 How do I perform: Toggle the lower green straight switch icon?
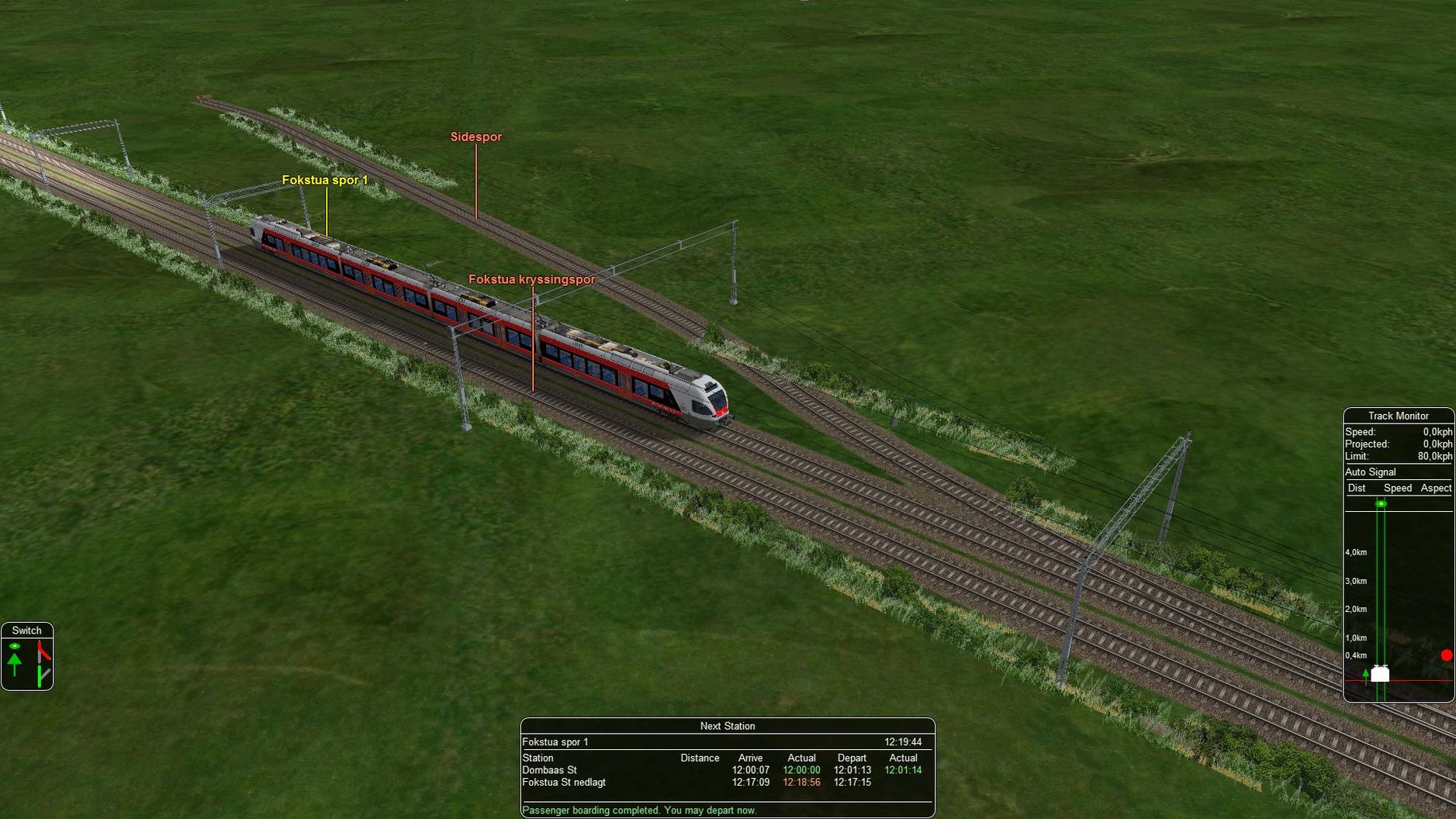42,676
